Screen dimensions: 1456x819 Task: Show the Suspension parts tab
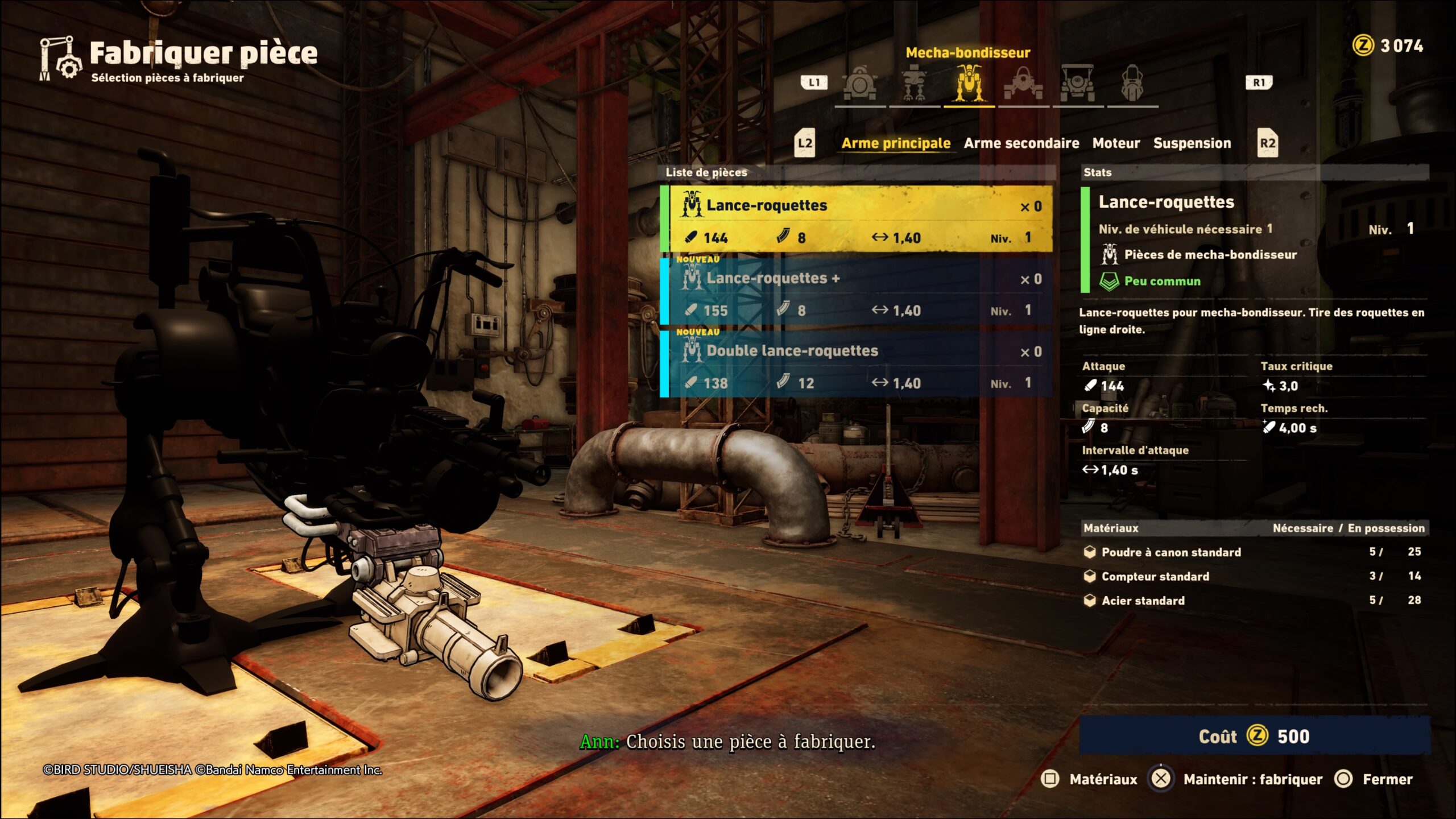(x=1192, y=143)
